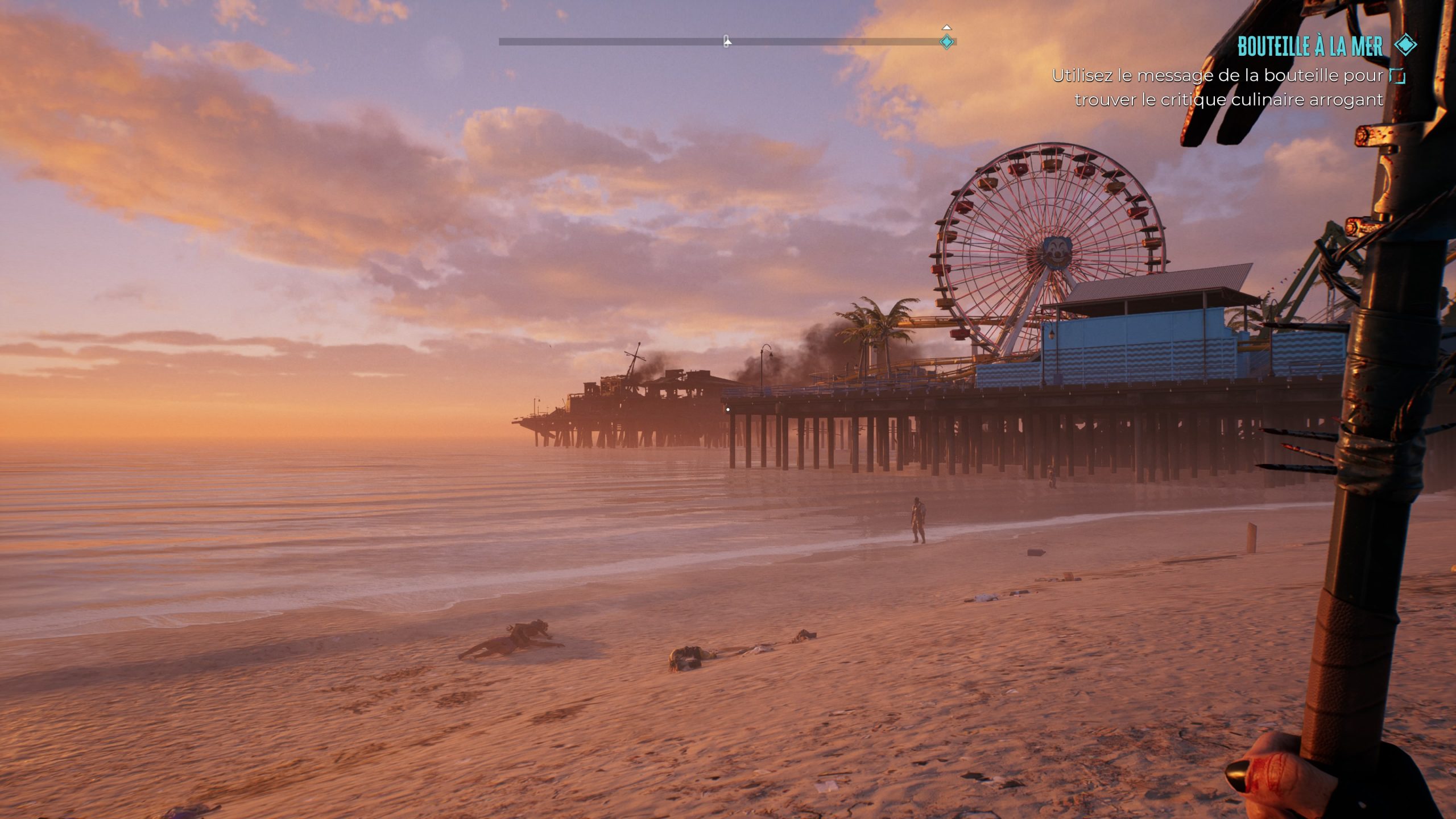Click the diamond quest icon beside the title

[x=1405, y=45]
